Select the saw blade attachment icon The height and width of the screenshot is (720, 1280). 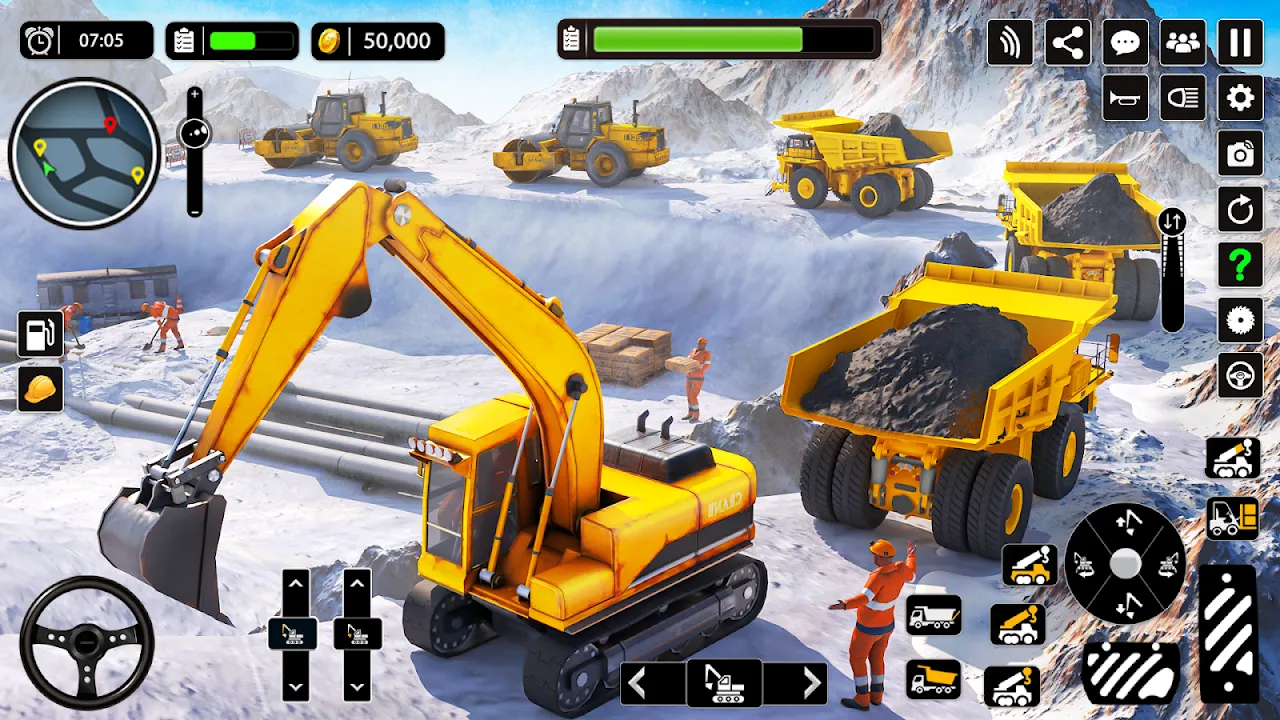(1239, 320)
